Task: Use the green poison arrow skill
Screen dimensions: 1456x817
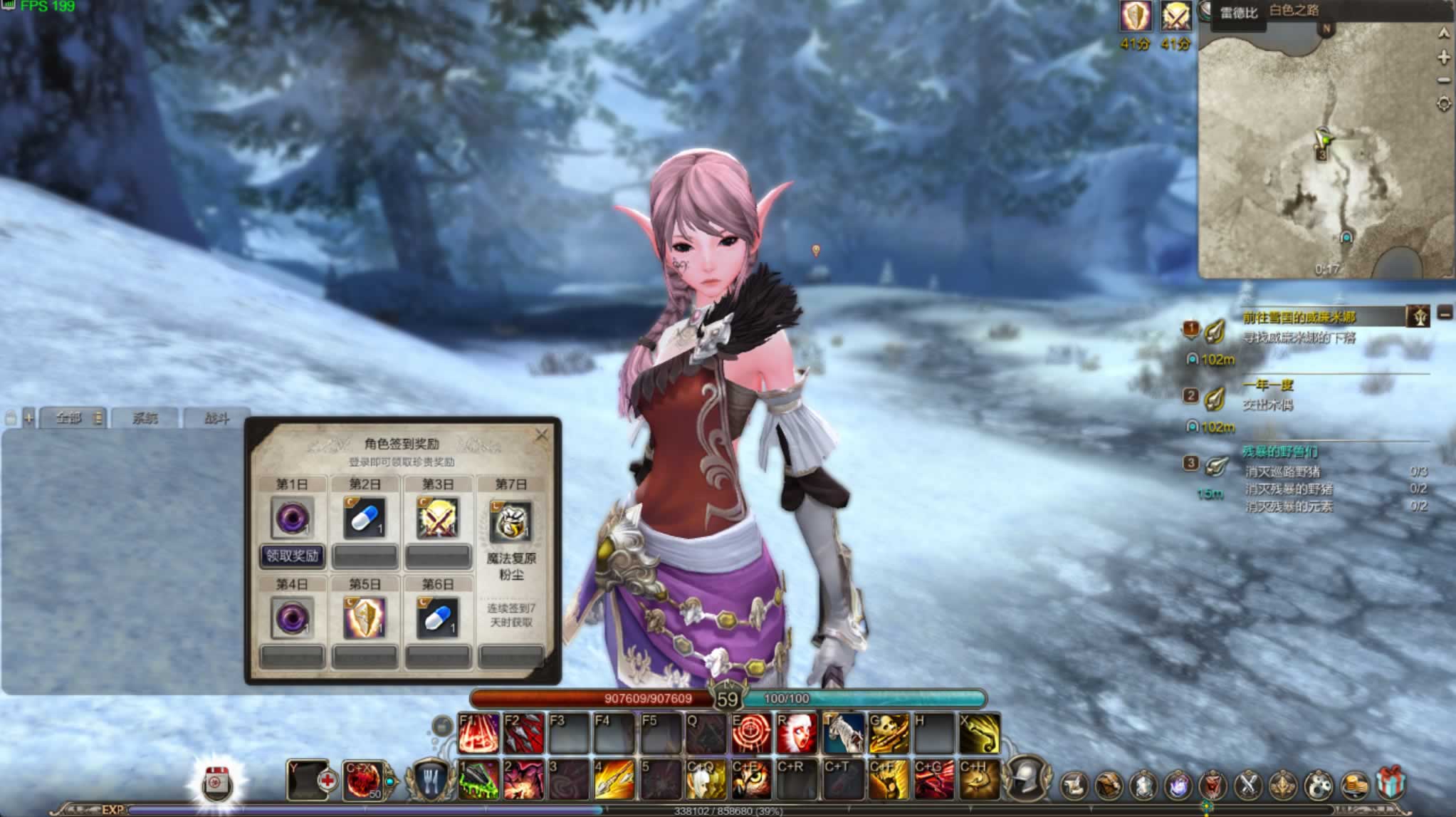Action: coord(478,780)
